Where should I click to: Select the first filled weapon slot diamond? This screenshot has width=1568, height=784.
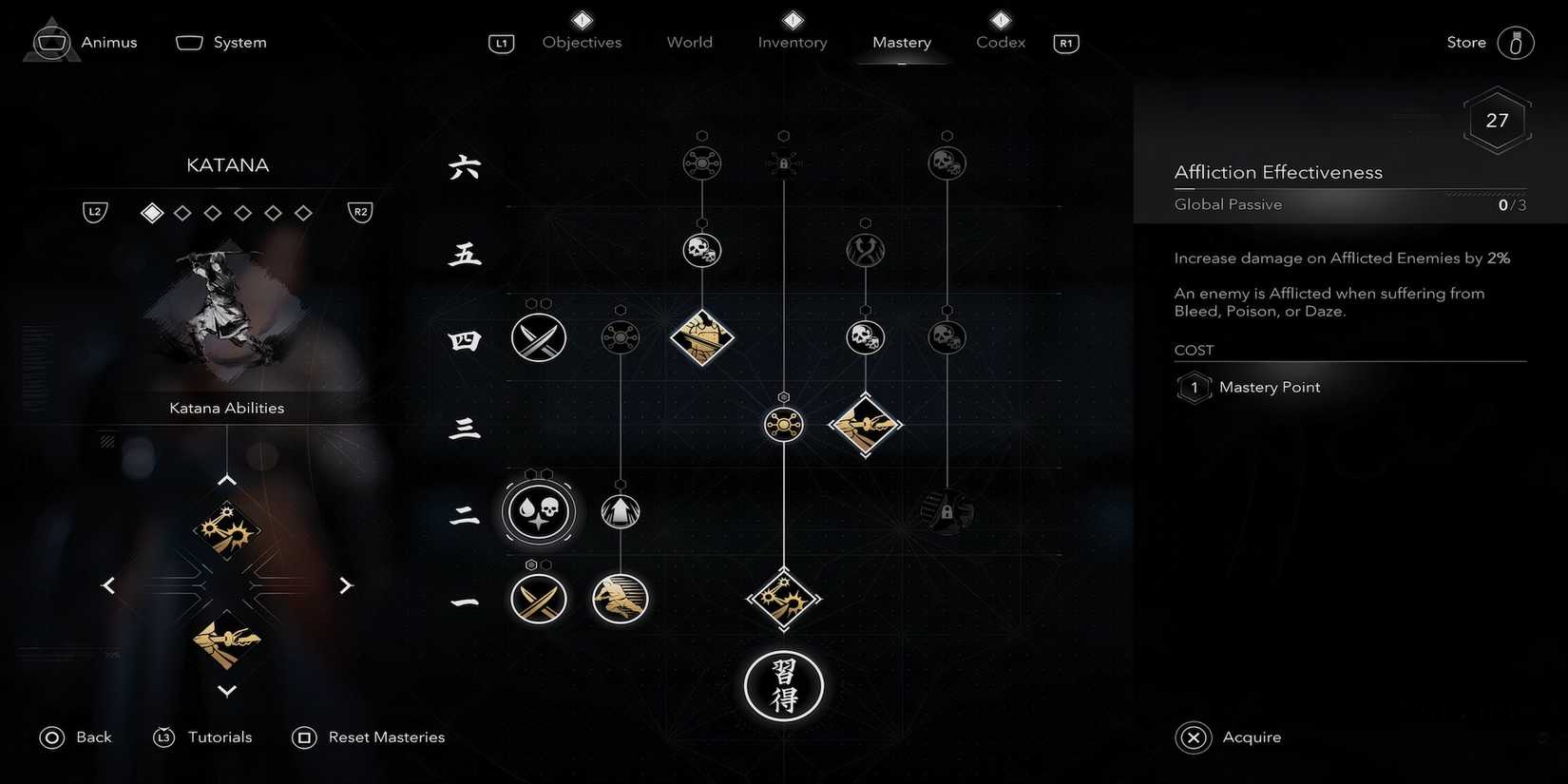pyautogui.click(x=151, y=212)
